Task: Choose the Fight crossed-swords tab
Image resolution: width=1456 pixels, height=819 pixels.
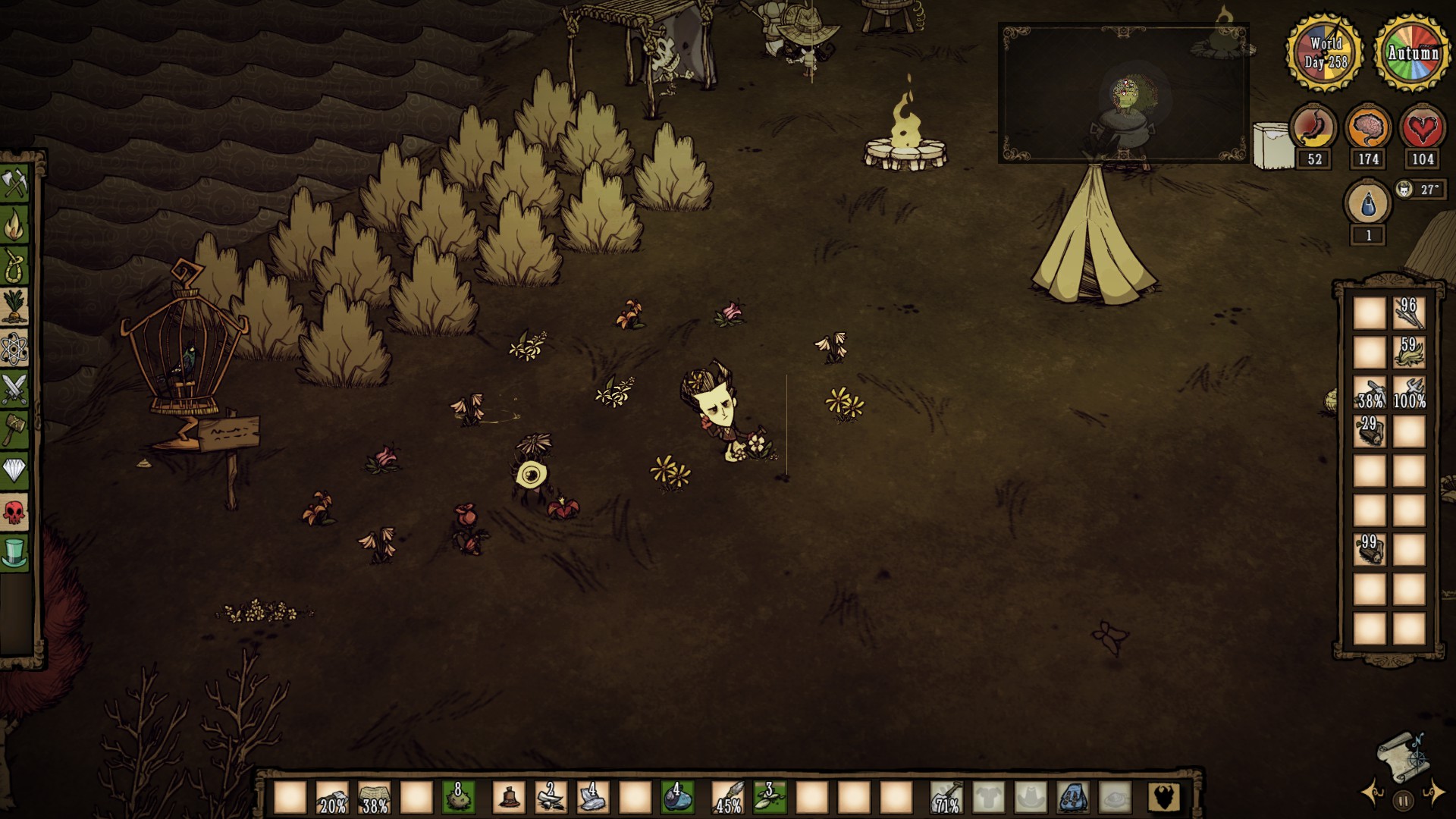Action: tap(14, 390)
